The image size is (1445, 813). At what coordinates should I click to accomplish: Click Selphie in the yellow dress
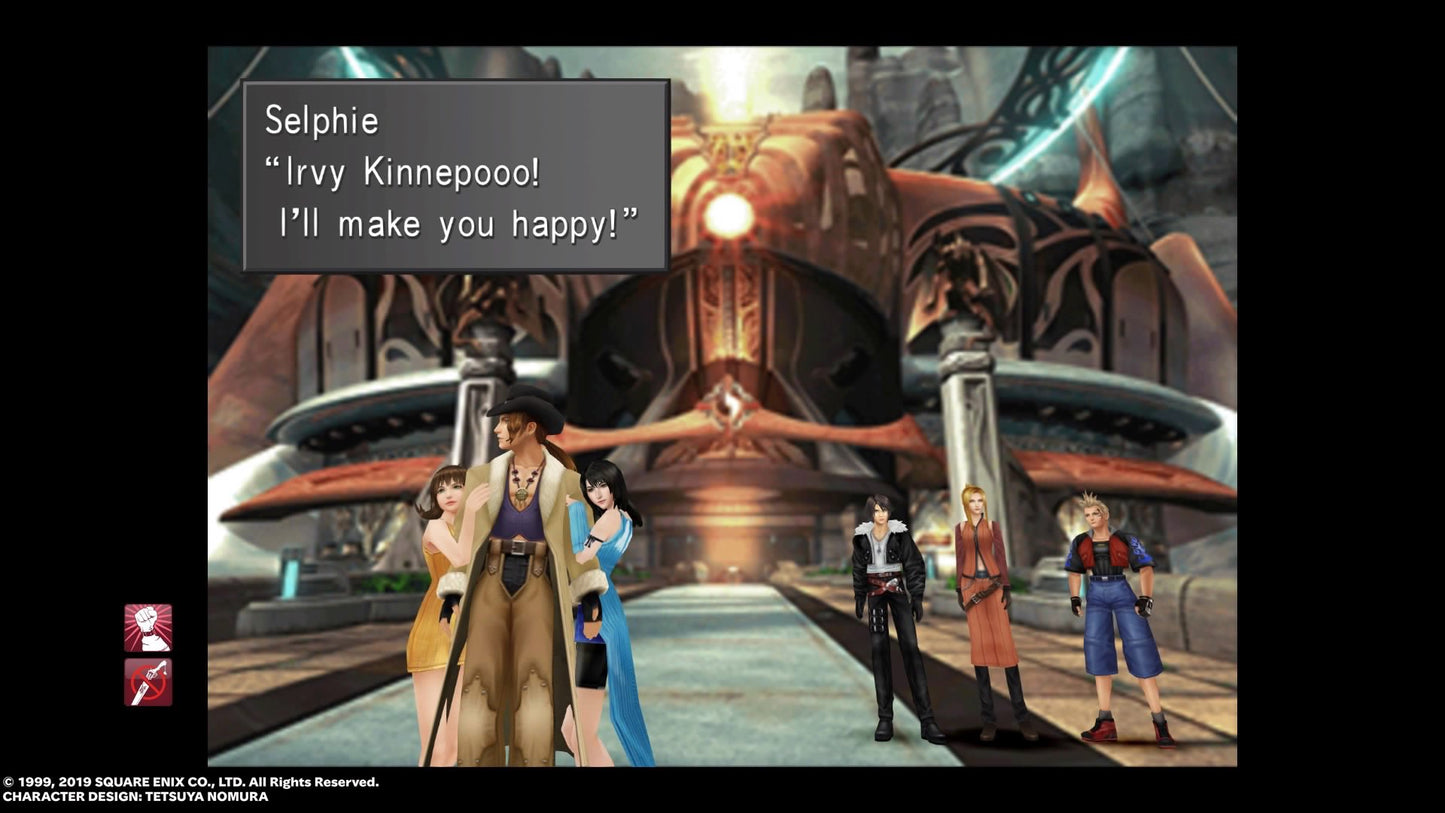[x=443, y=560]
